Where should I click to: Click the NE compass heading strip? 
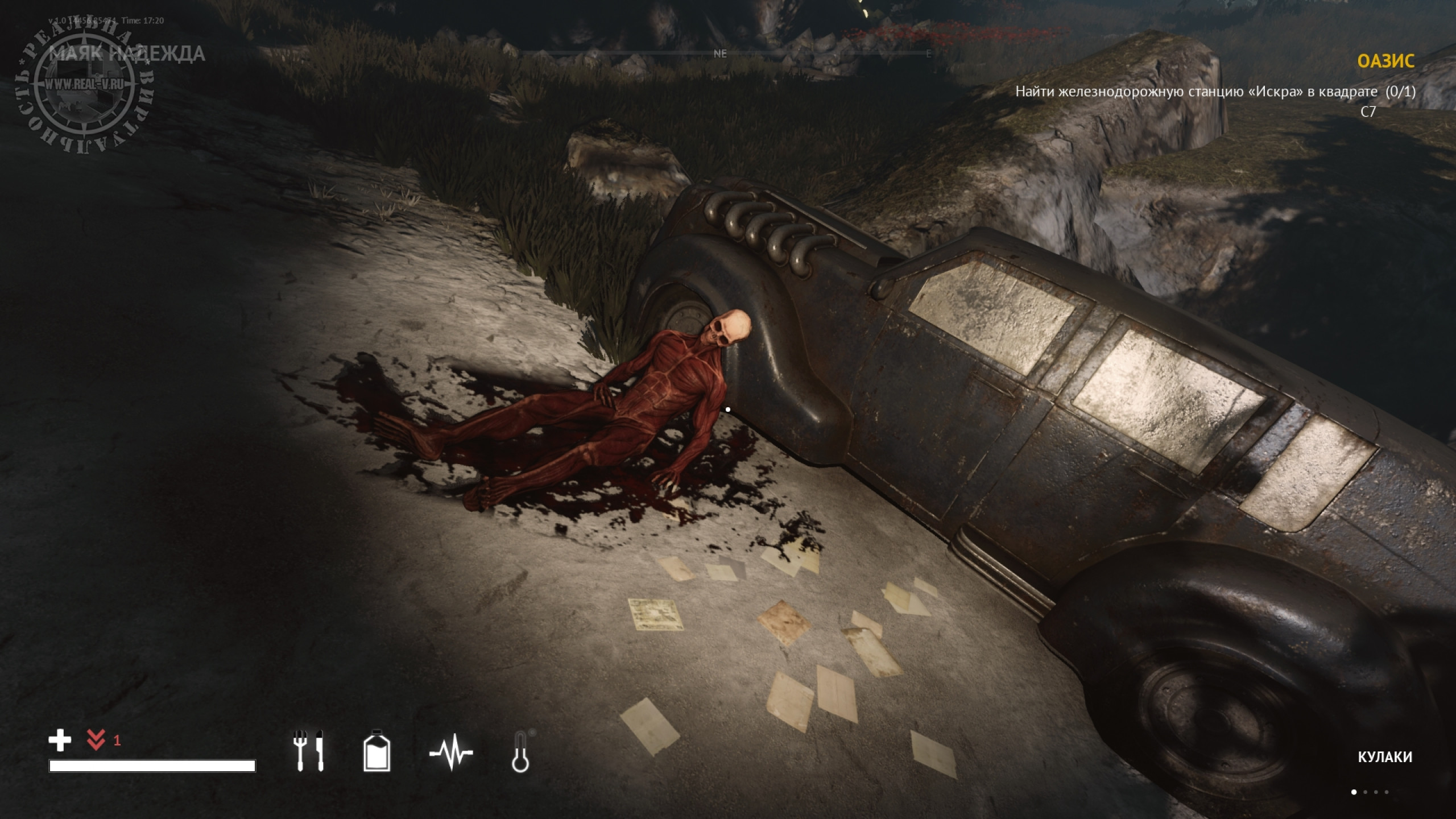pos(720,54)
